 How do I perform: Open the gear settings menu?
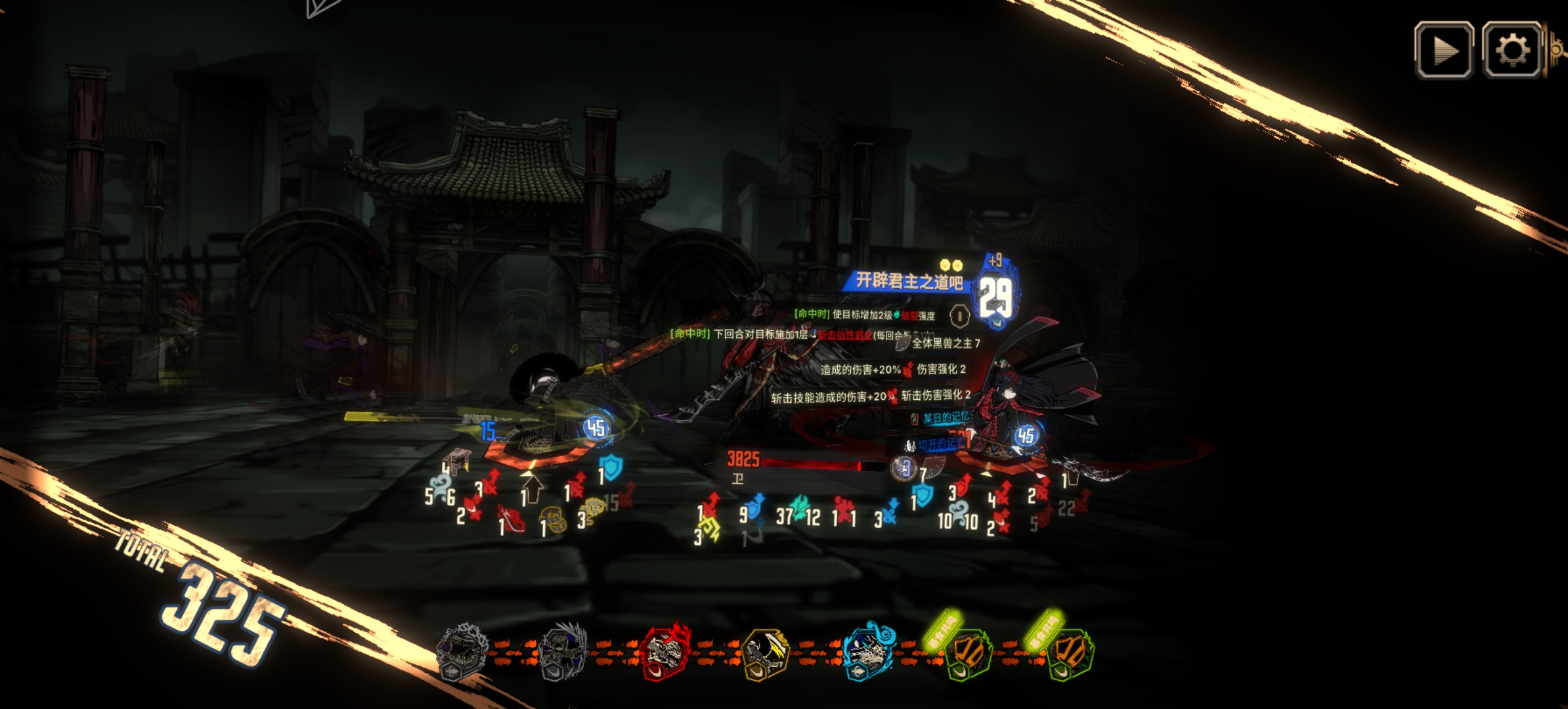point(1512,51)
